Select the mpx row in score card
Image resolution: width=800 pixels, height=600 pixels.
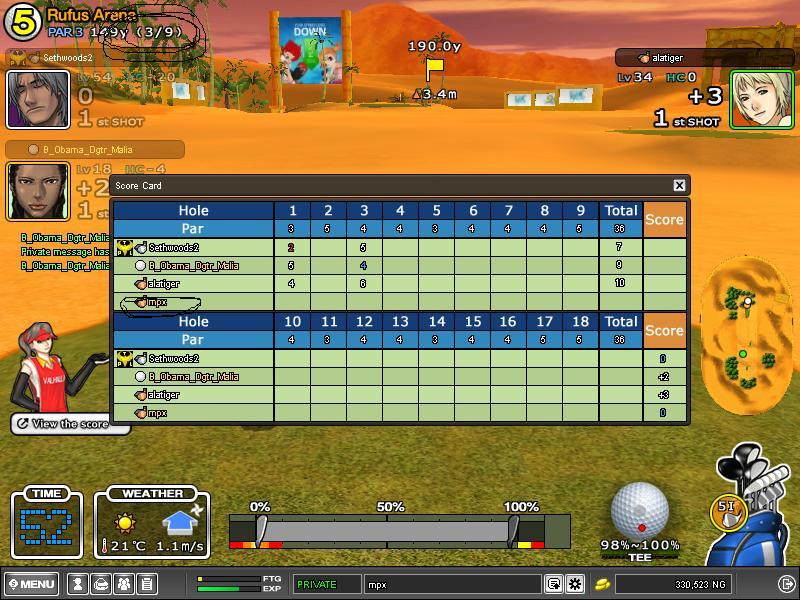157,302
